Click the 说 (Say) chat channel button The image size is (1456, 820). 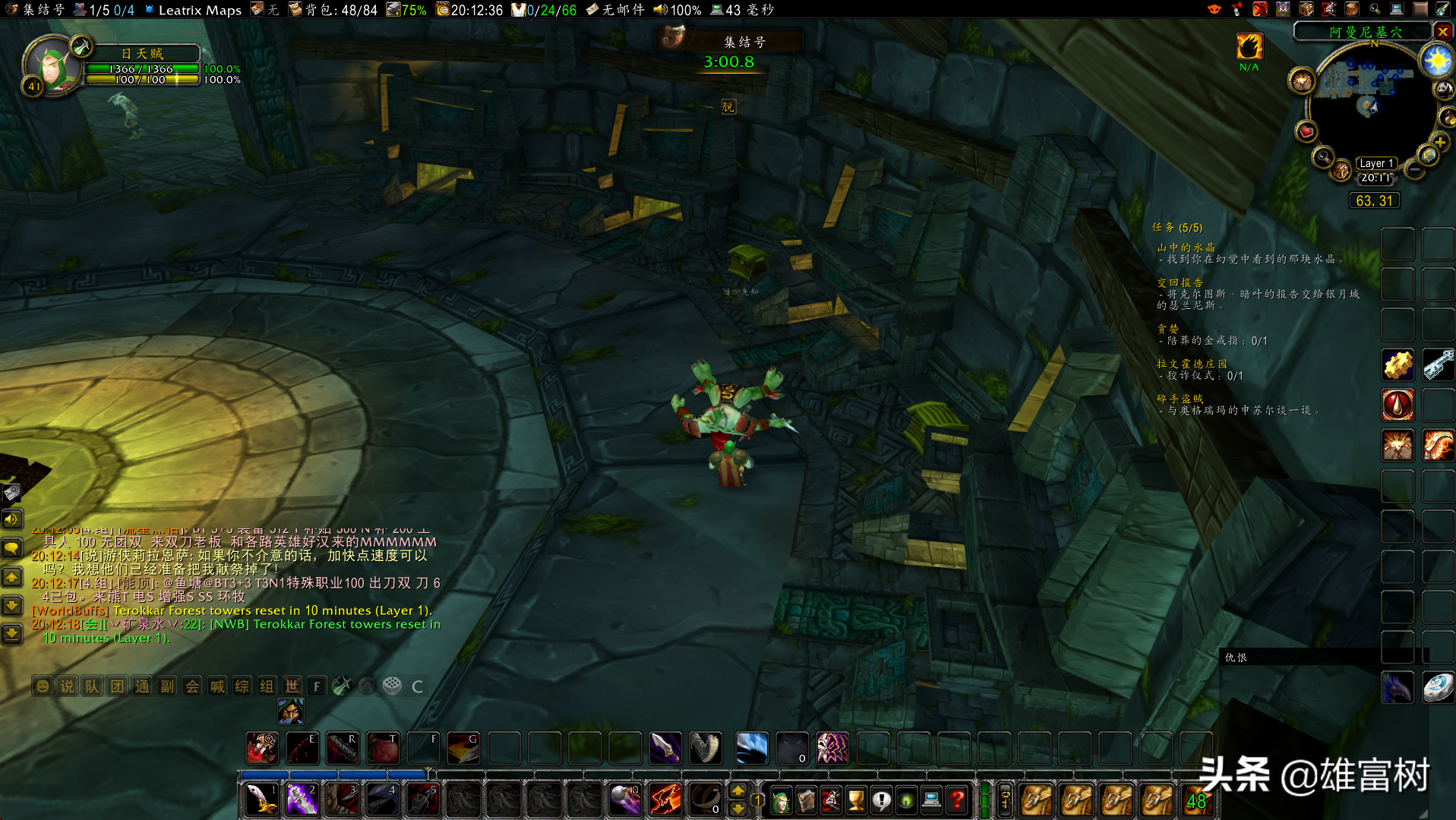[67, 686]
